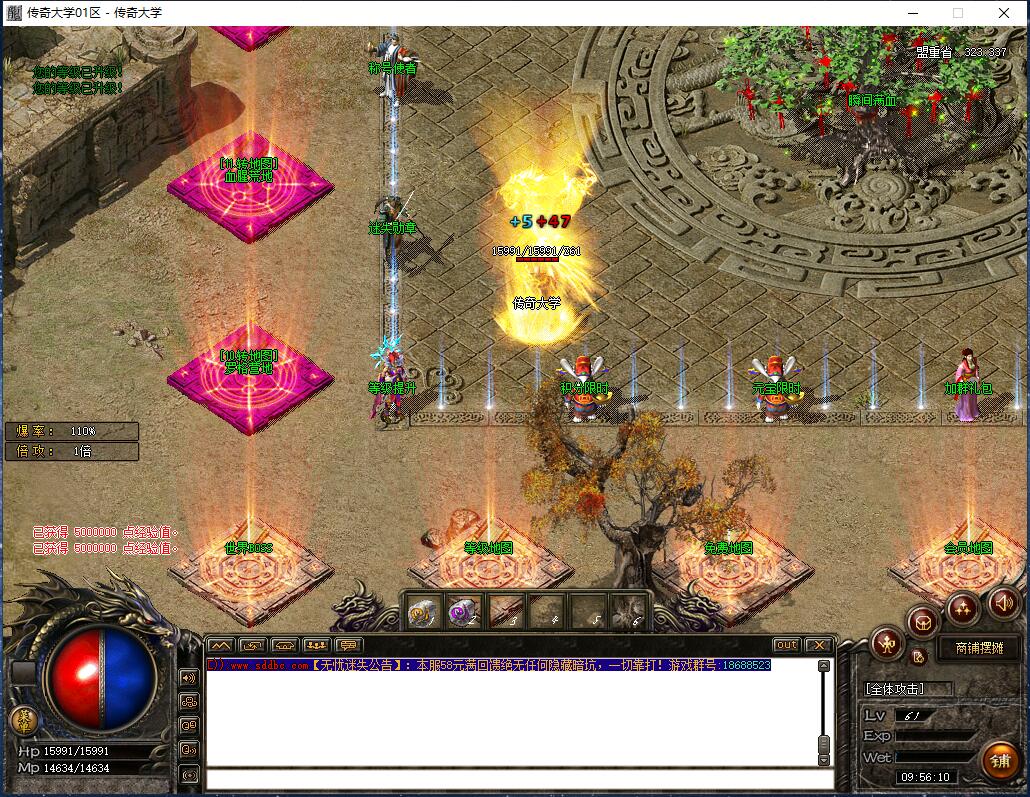Viewport: 1030px width, 797px height.
Task: Click the three-people group icon above the chat
Action: click(x=317, y=645)
